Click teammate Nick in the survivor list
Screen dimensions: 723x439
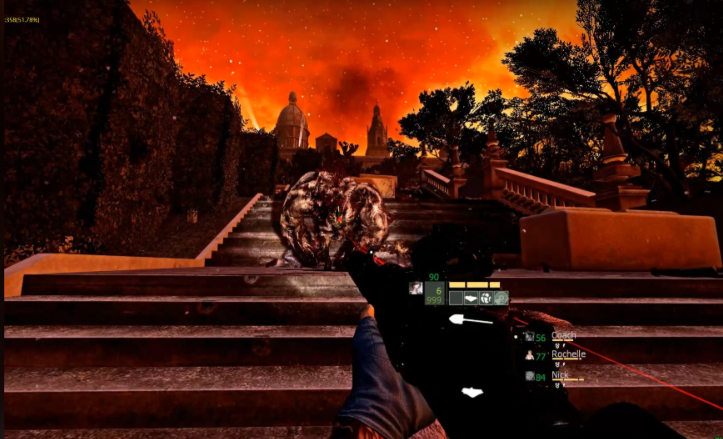(x=559, y=376)
